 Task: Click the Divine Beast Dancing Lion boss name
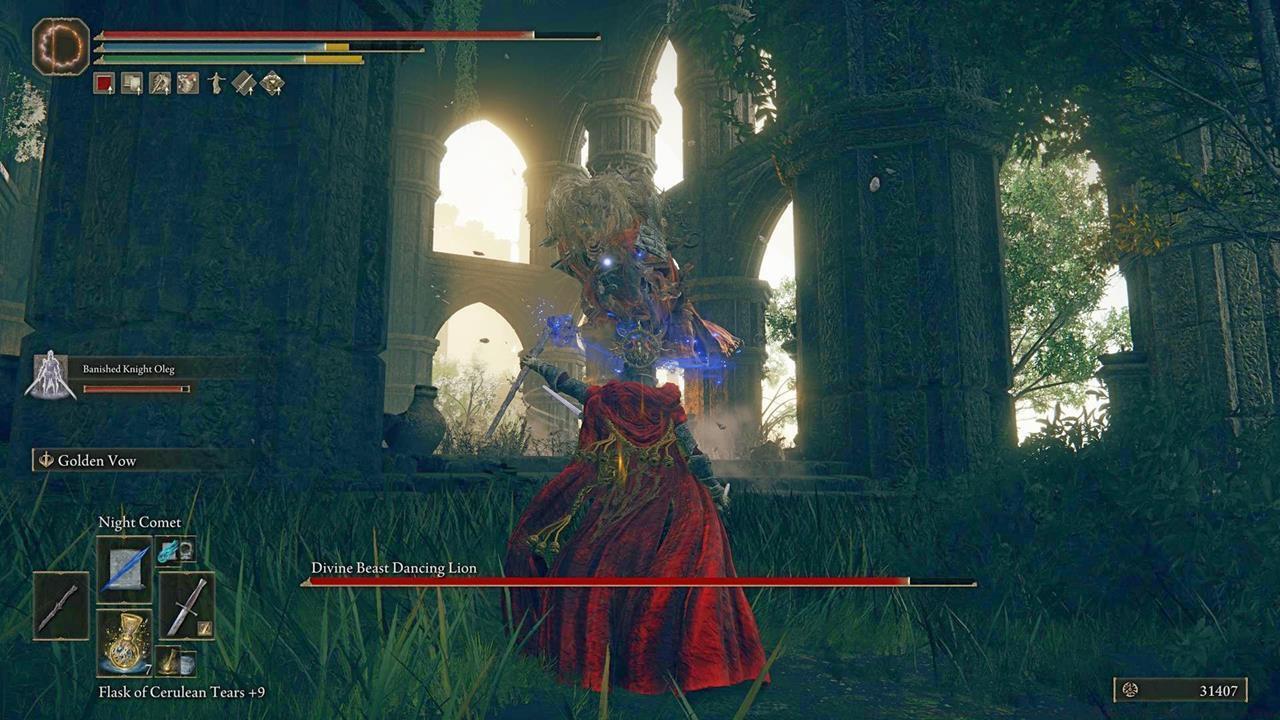(x=393, y=566)
